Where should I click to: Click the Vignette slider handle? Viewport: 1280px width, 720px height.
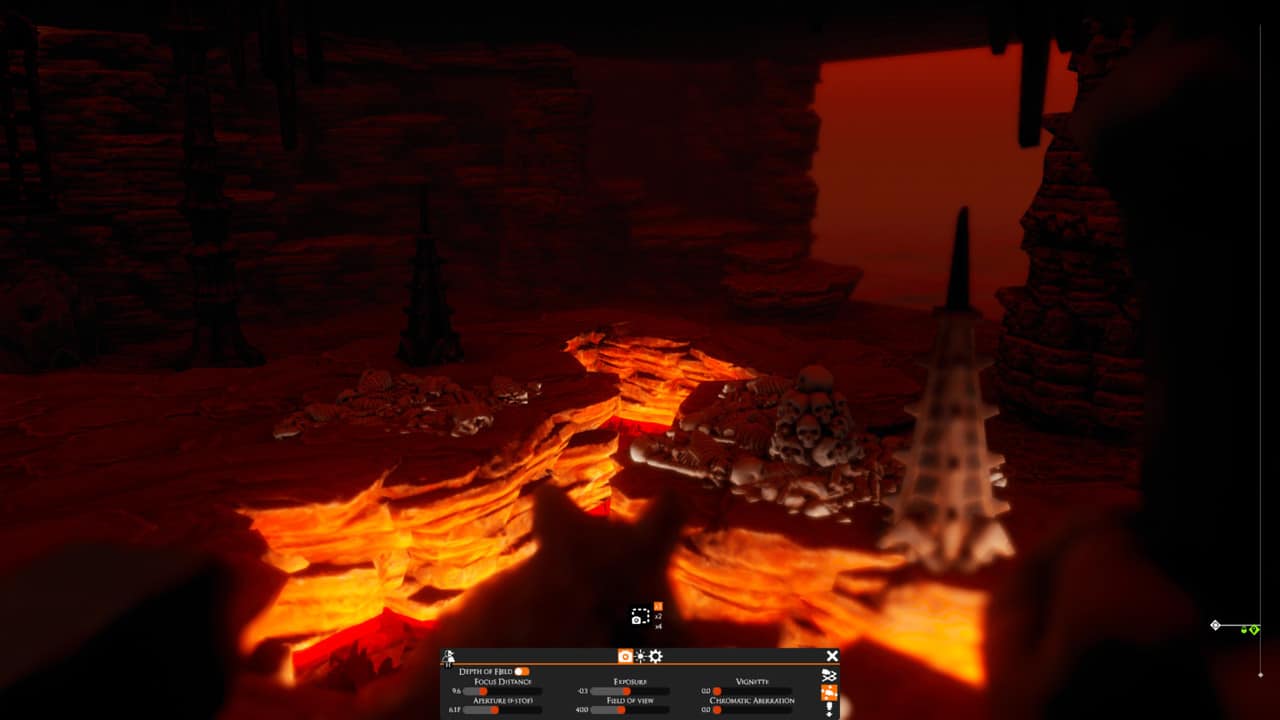coord(716,691)
